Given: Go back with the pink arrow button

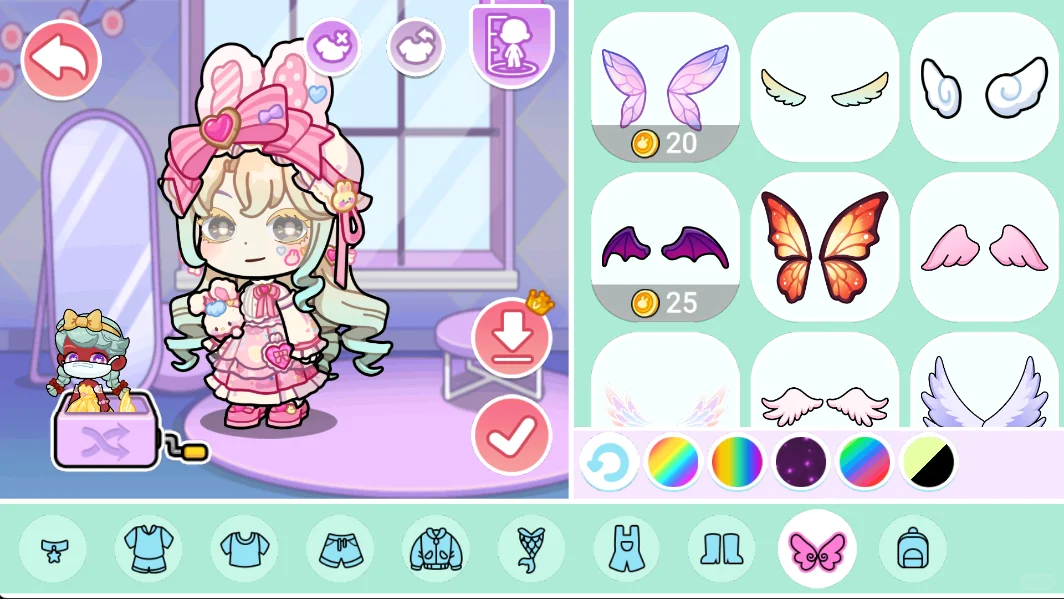Looking at the screenshot, I should click(x=61, y=60).
